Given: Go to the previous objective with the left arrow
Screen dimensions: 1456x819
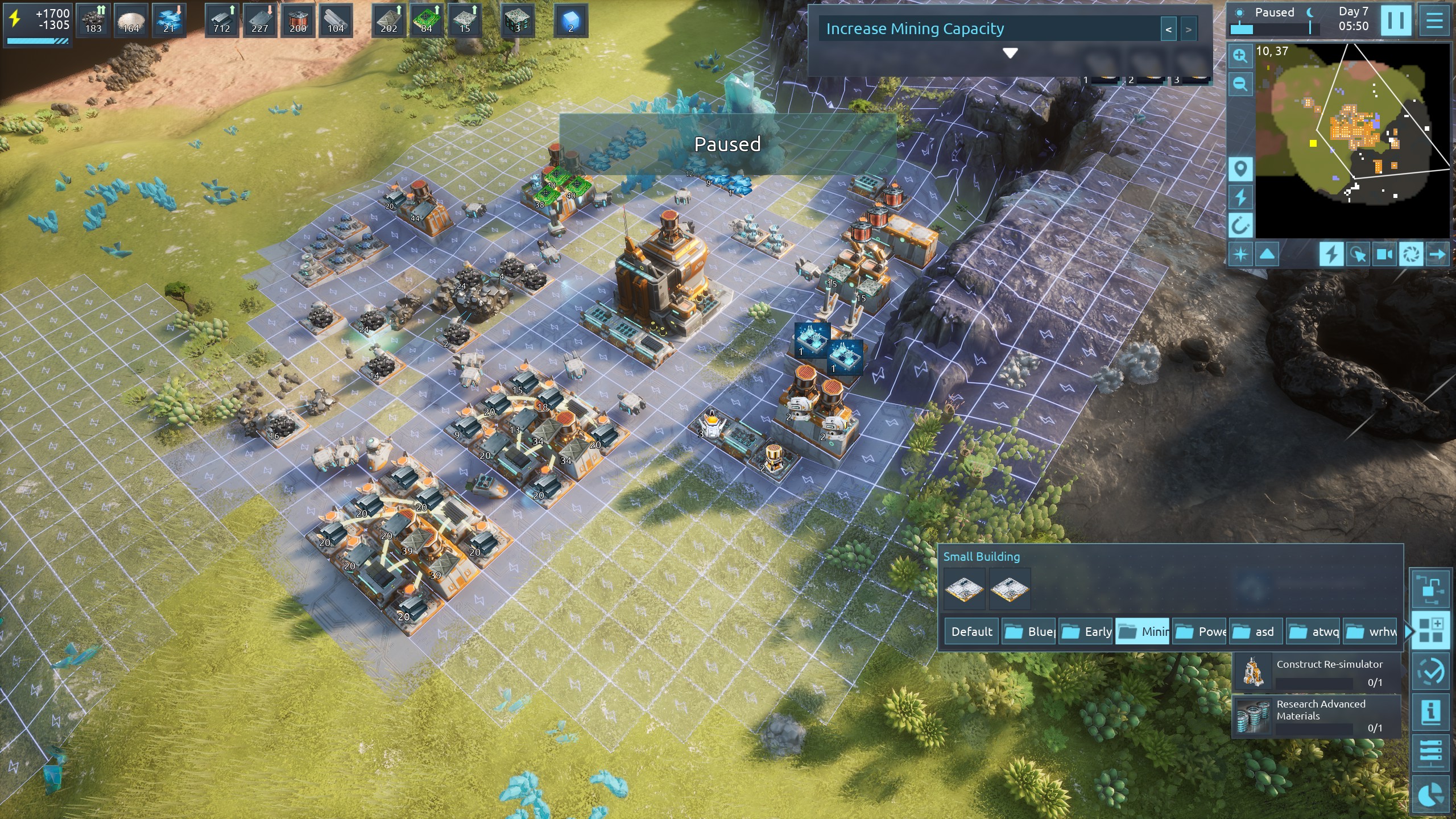Looking at the screenshot, I should pyautogui.click(x=1168, y=30).
